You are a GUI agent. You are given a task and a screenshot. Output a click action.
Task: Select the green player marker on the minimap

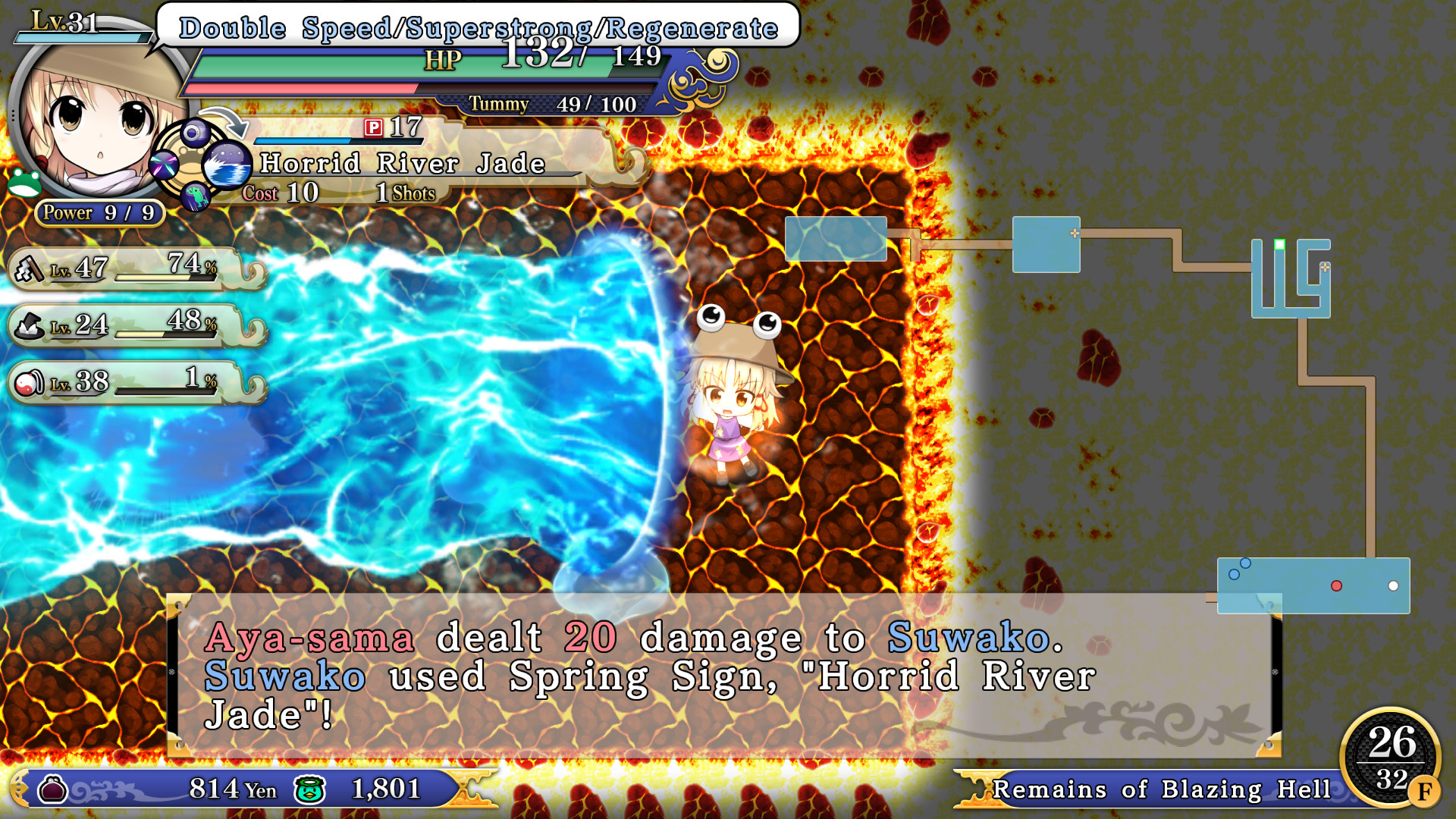(1279, 244)
